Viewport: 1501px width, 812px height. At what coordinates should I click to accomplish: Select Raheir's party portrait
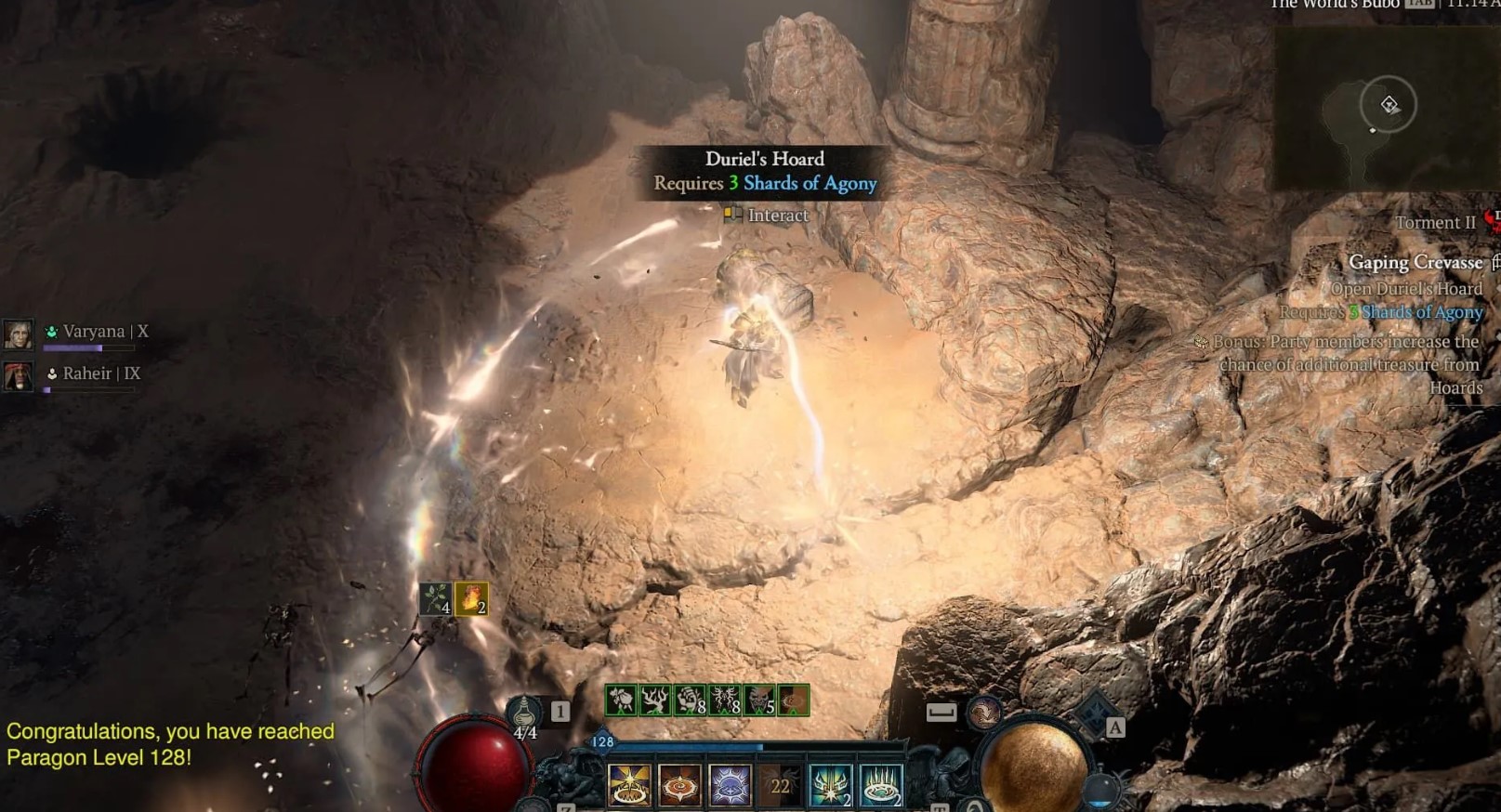18,375
